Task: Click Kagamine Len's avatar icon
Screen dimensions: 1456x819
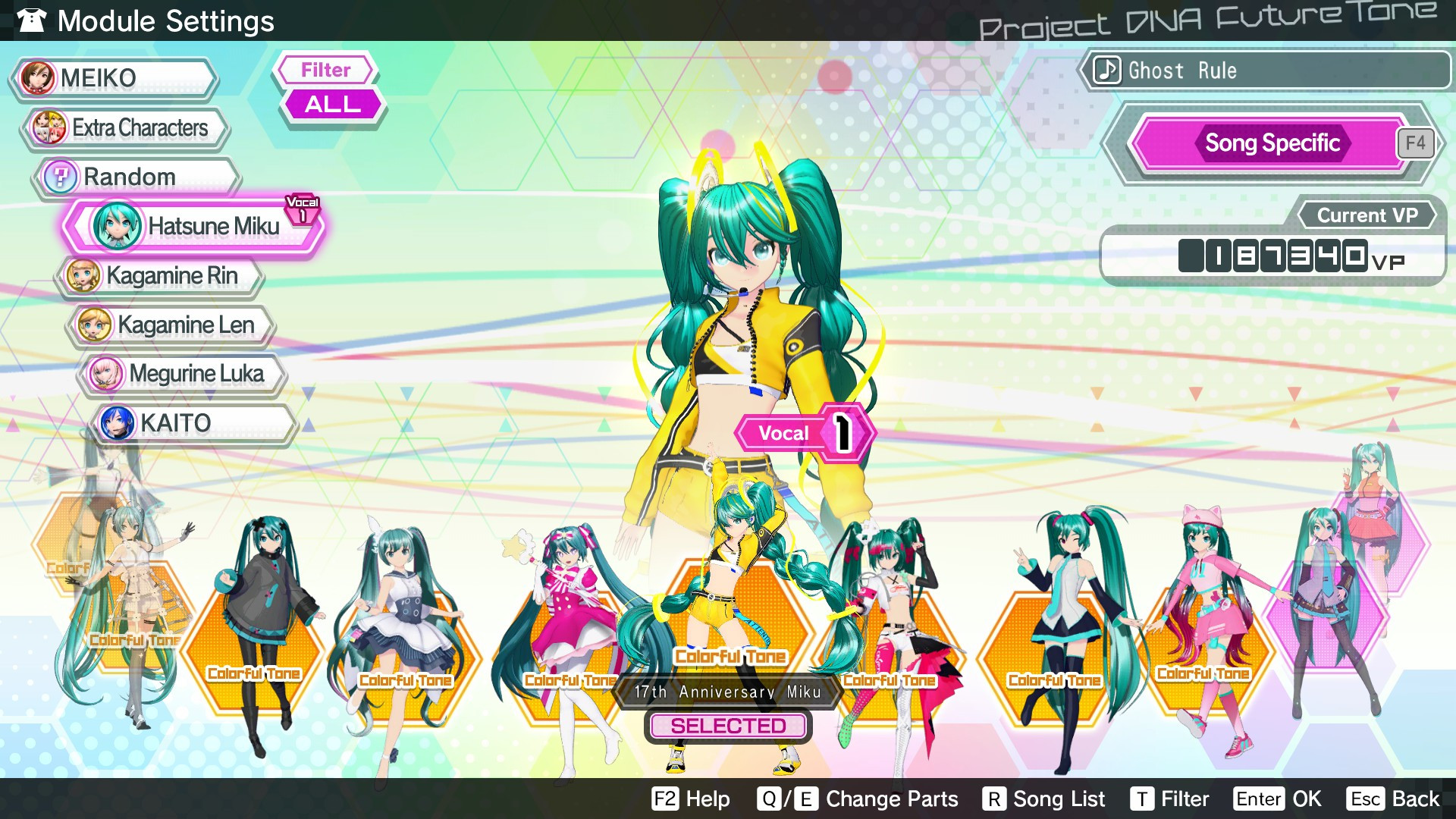Action: [94, 325]
